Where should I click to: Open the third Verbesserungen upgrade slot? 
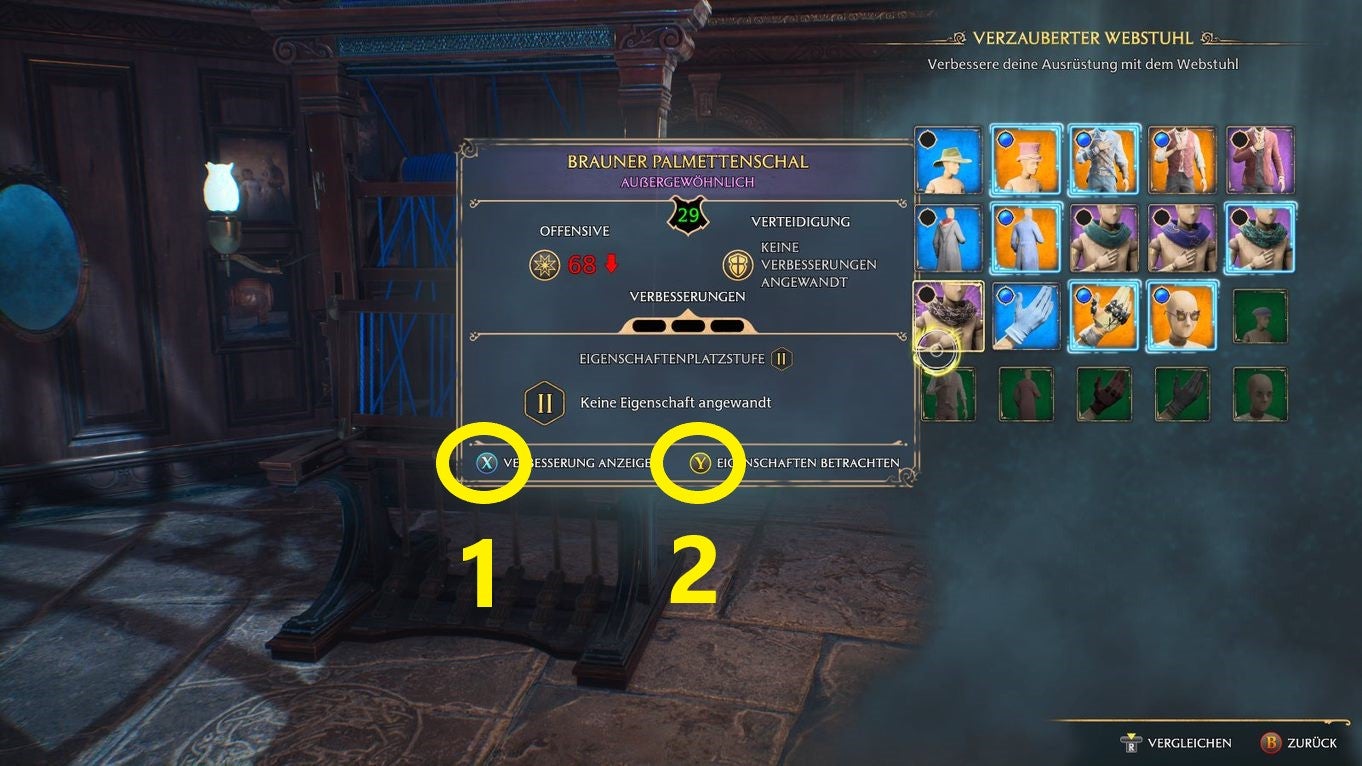(x=728, y=324)
